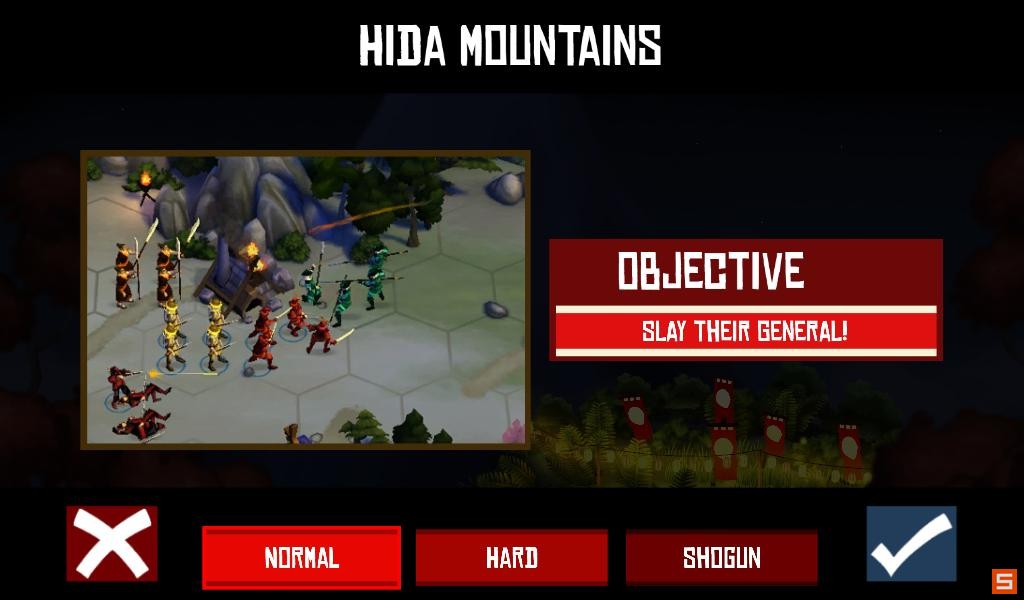Cancel with the red X button
Screen dimensions: 1024x600
[x=112, y=543]
